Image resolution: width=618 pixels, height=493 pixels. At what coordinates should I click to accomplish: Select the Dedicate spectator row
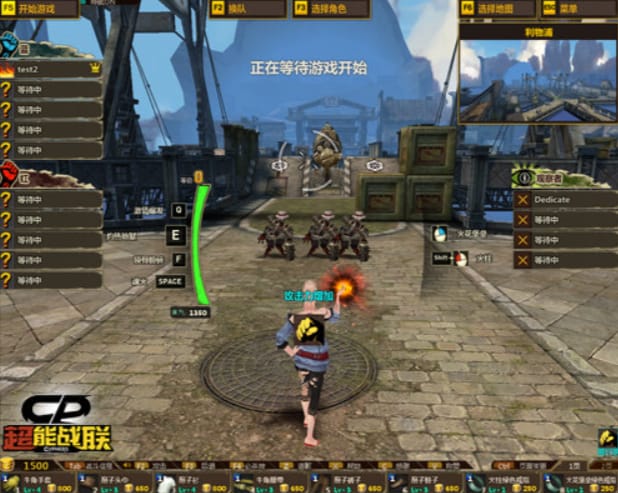point(564,200)
